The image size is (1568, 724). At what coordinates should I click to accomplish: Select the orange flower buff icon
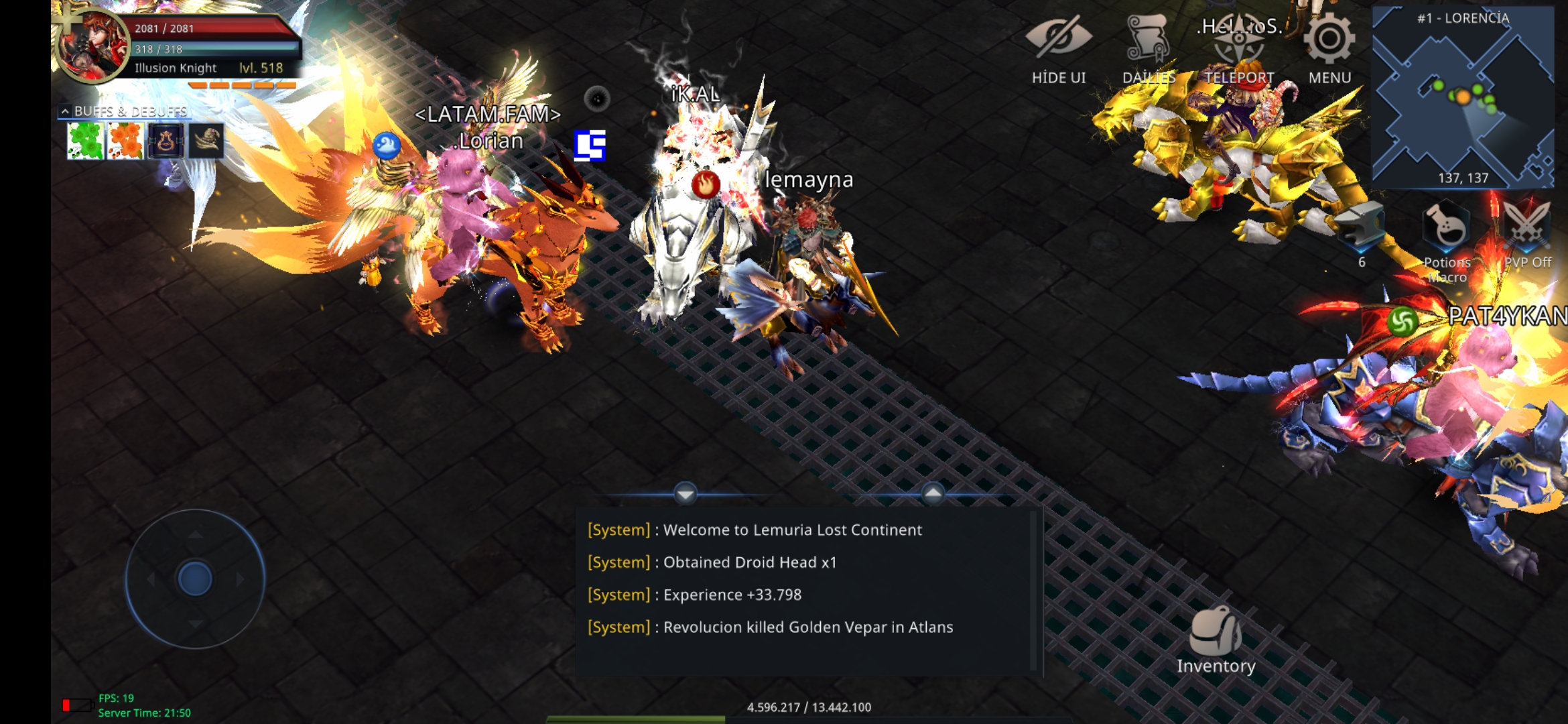click(125, 141)
